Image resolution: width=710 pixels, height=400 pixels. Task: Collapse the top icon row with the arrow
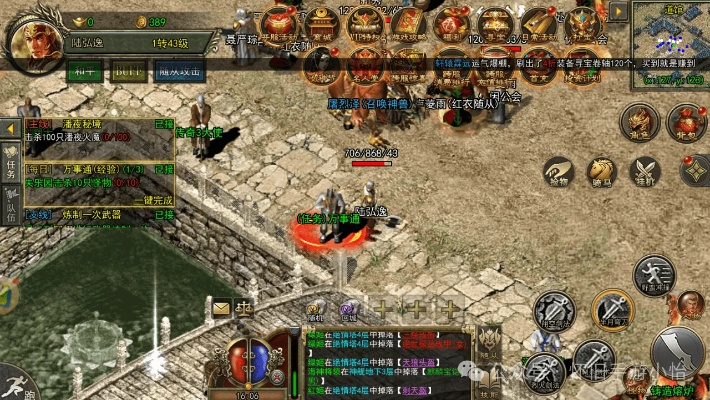coord(619,11)
